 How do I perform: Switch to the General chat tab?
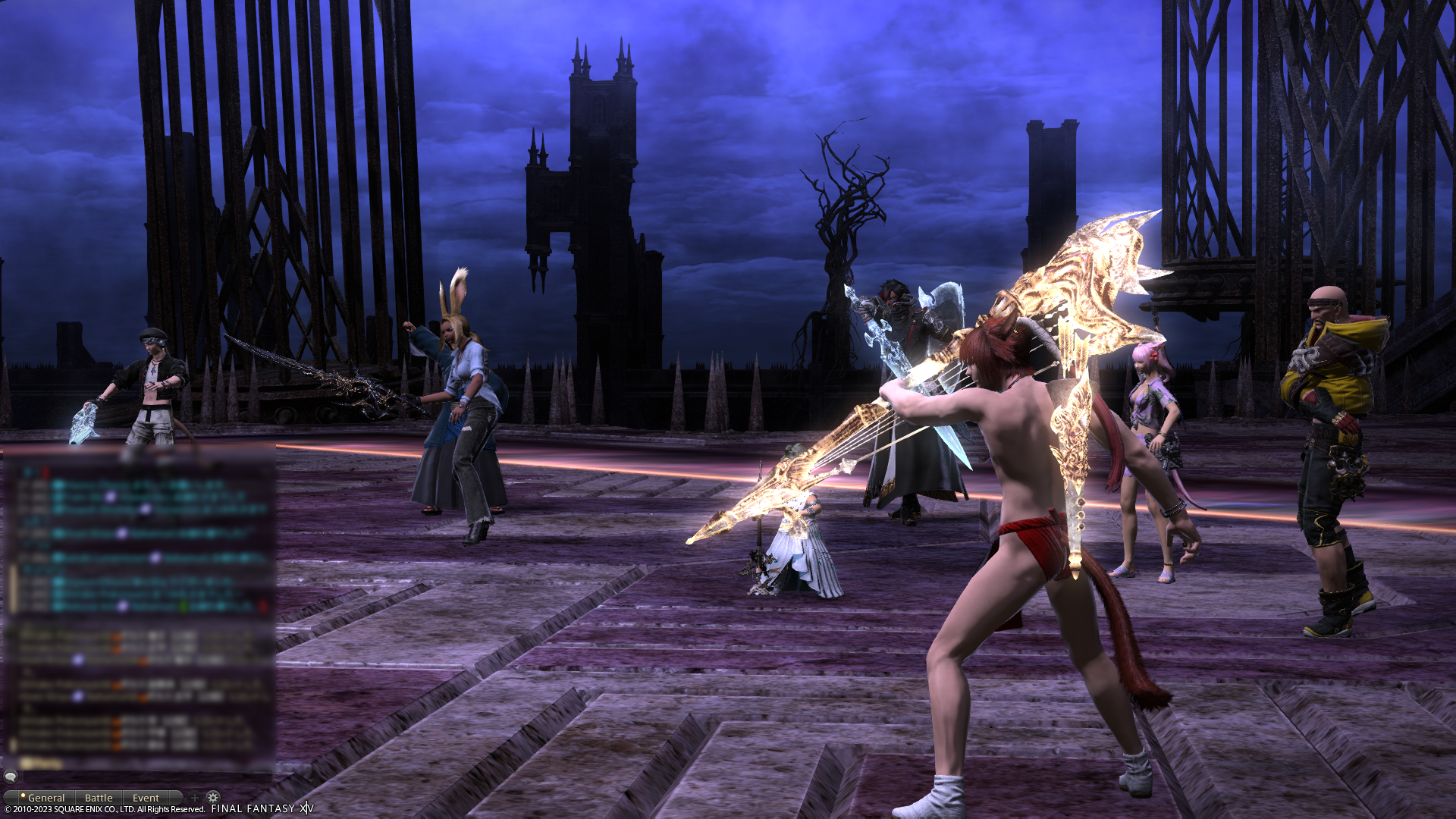pyautogui.click(x=44, y=798)
